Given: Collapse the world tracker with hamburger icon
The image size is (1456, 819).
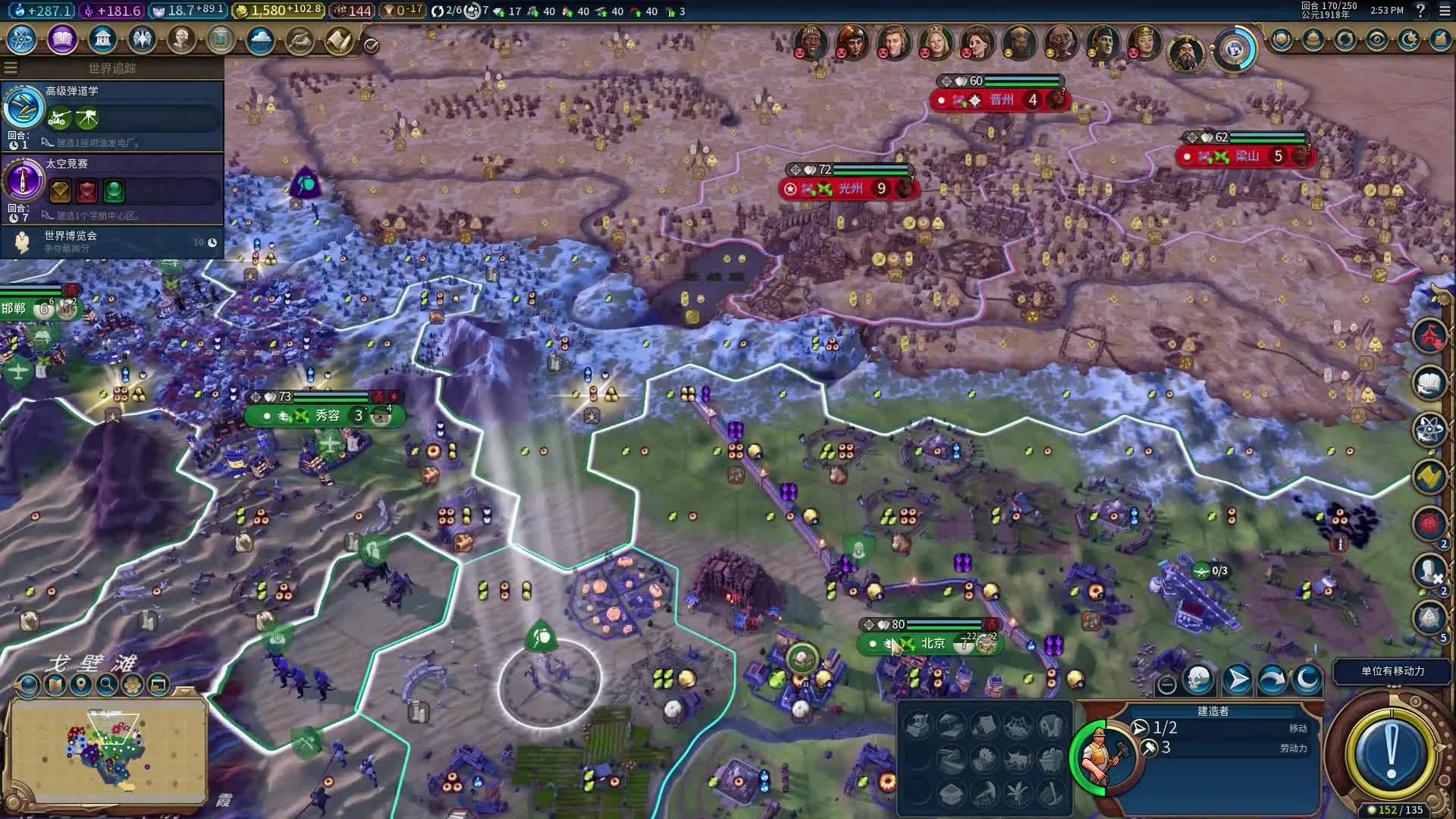Looking at the screenshot, I should (10, 67).
